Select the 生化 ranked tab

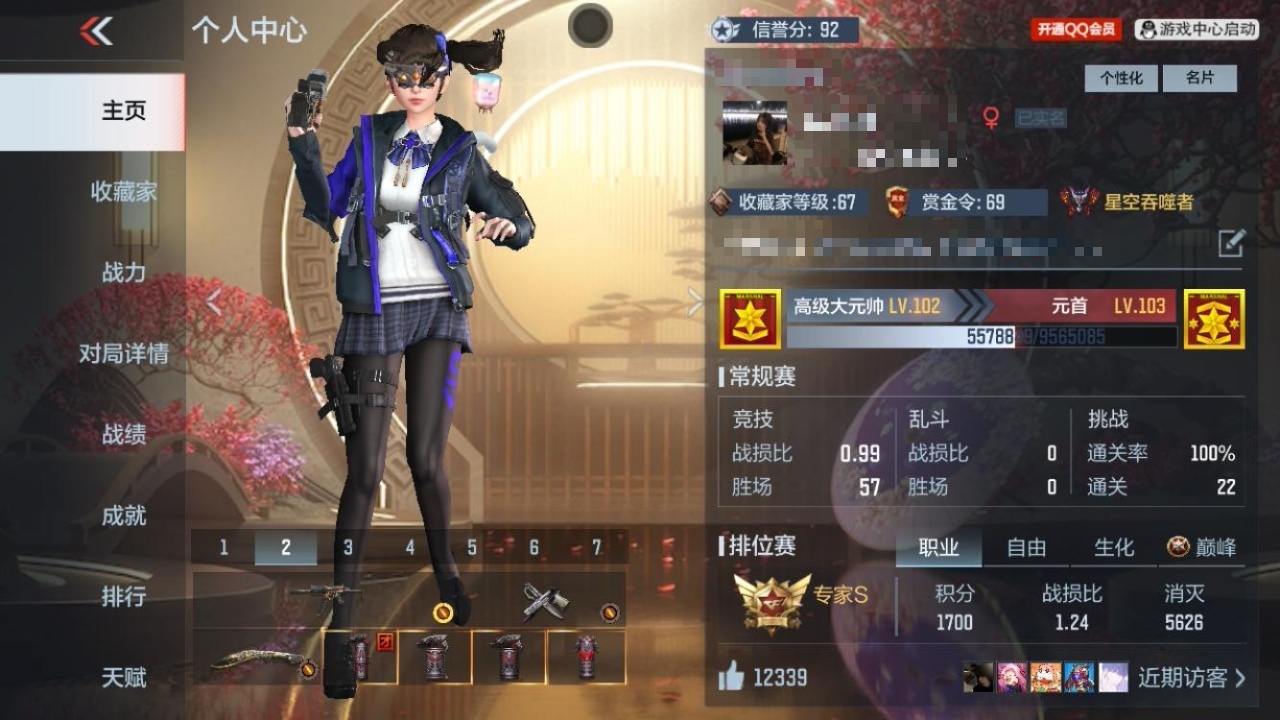click(1113, 547)
